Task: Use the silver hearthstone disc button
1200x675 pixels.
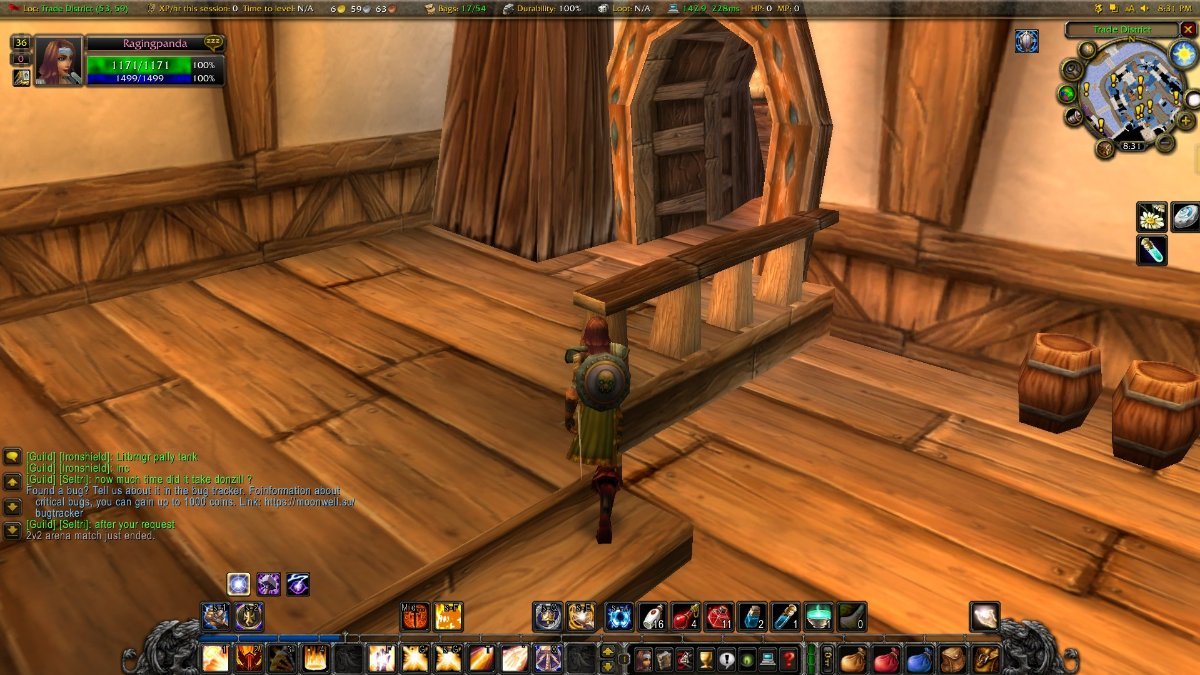Action: pyautogui.click(x=1186, y=216)
